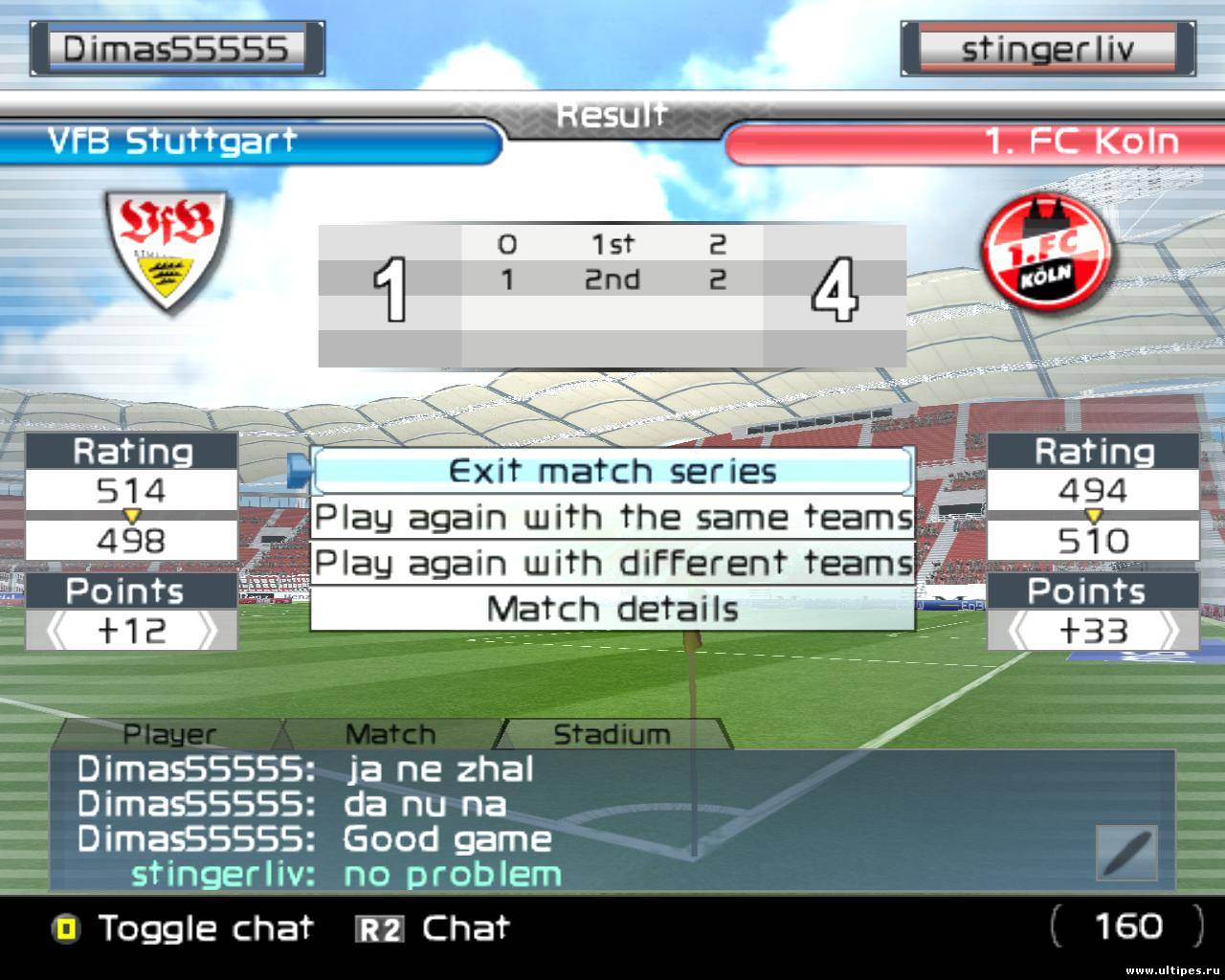Image resolution: width=1225 pixels, height=980 pixels.
Task: Choose Play again with different teams
Action: pos(612,563)
